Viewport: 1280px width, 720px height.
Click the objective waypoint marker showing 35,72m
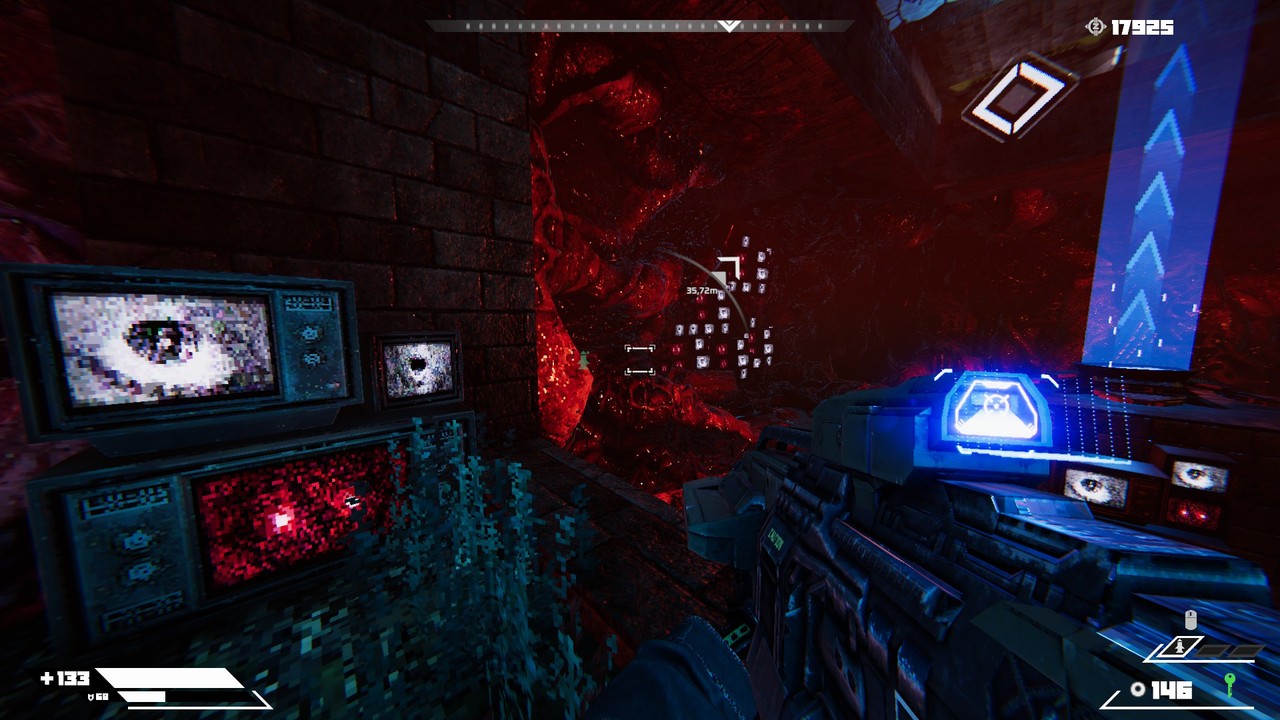pos(727,270)
